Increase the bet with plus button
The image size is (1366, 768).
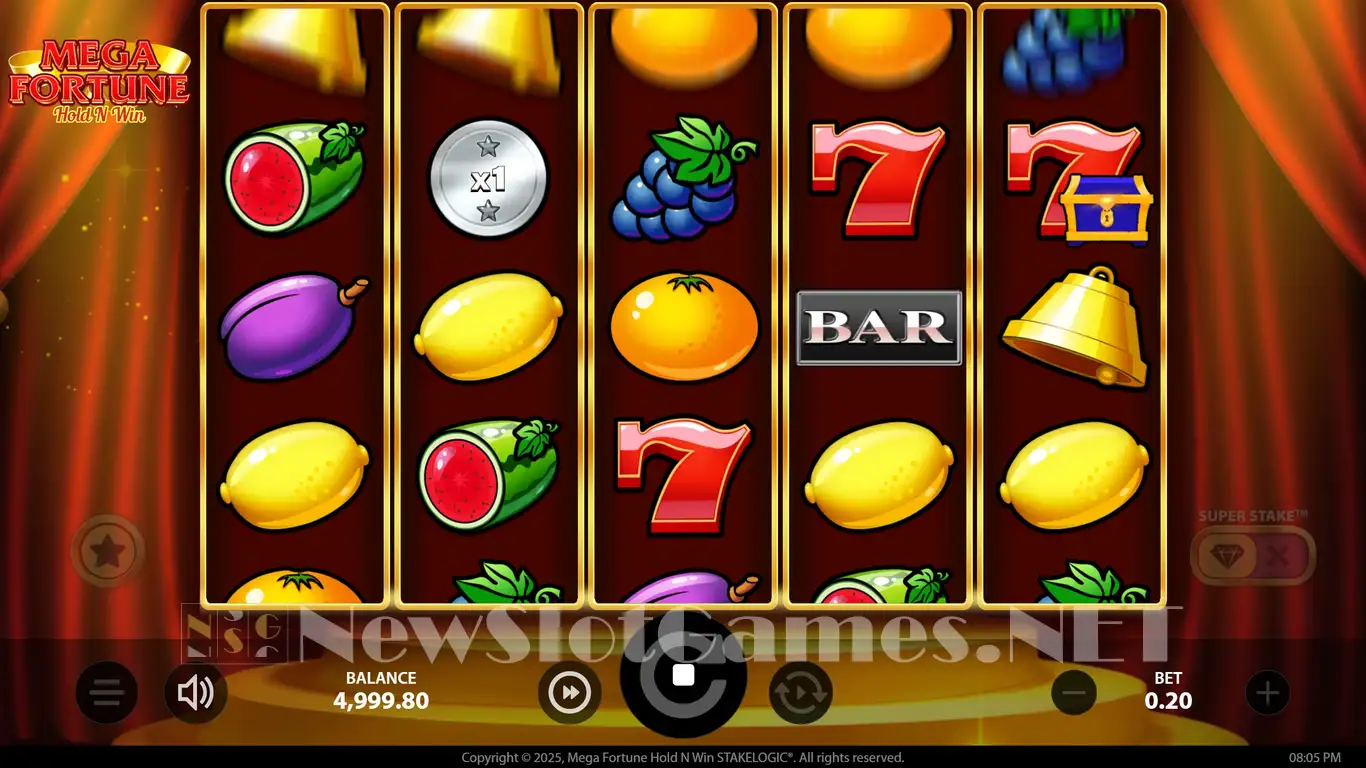[1267, 692]
